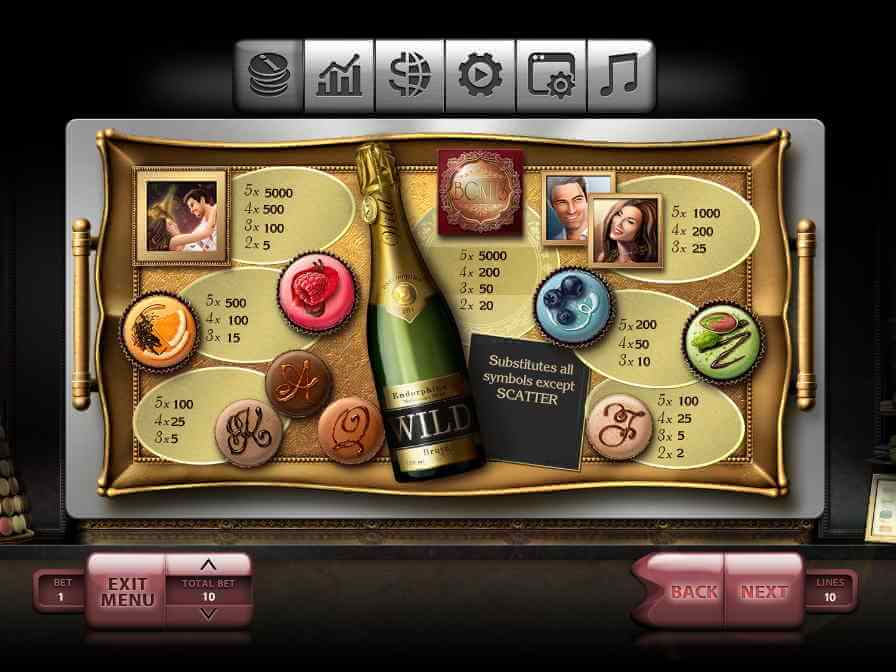Switch to the bar chart statistics tab
The height and width of the screenshot is (672, 896).
coord(339,75)
